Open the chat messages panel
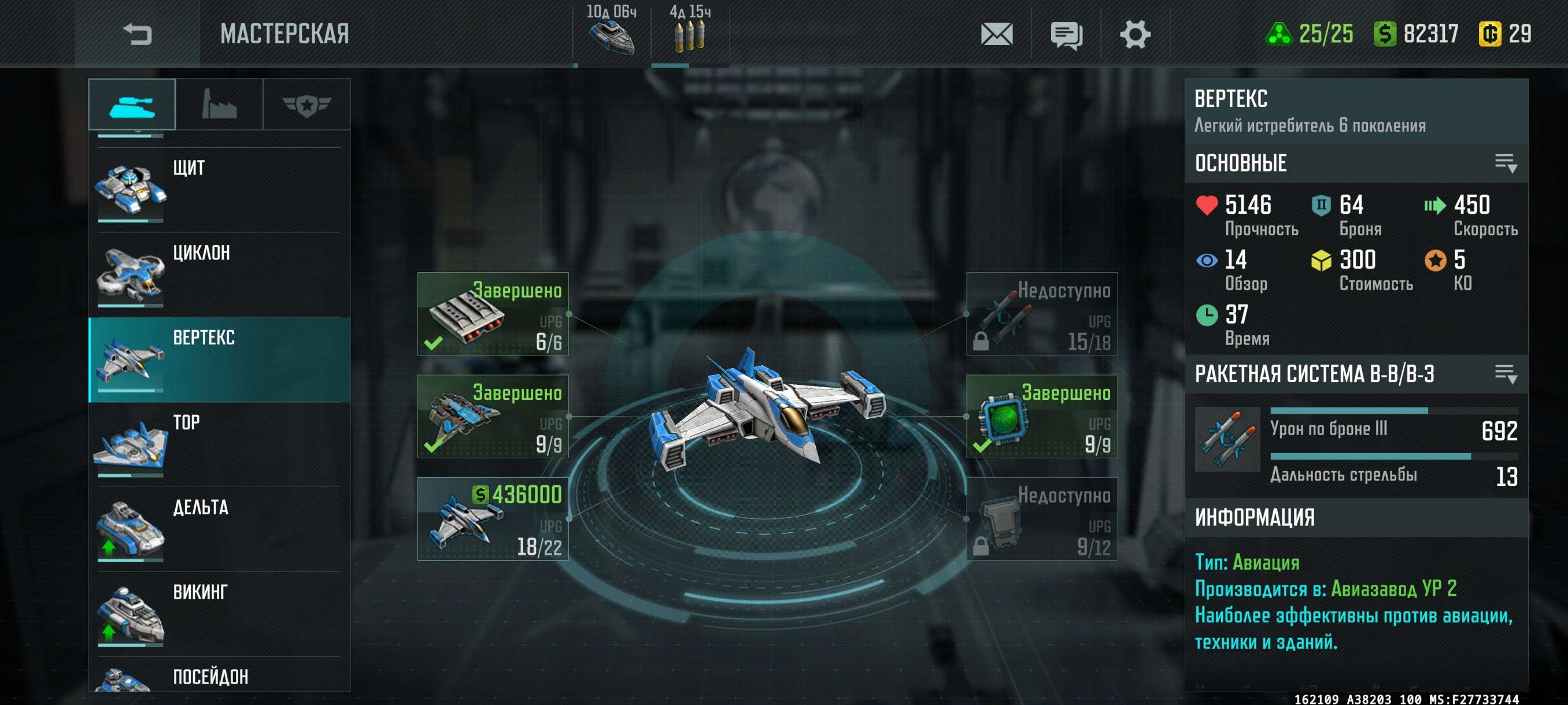Image resolution: width=1568 pixels, height=705 pixels. [x=1066, y=34]
